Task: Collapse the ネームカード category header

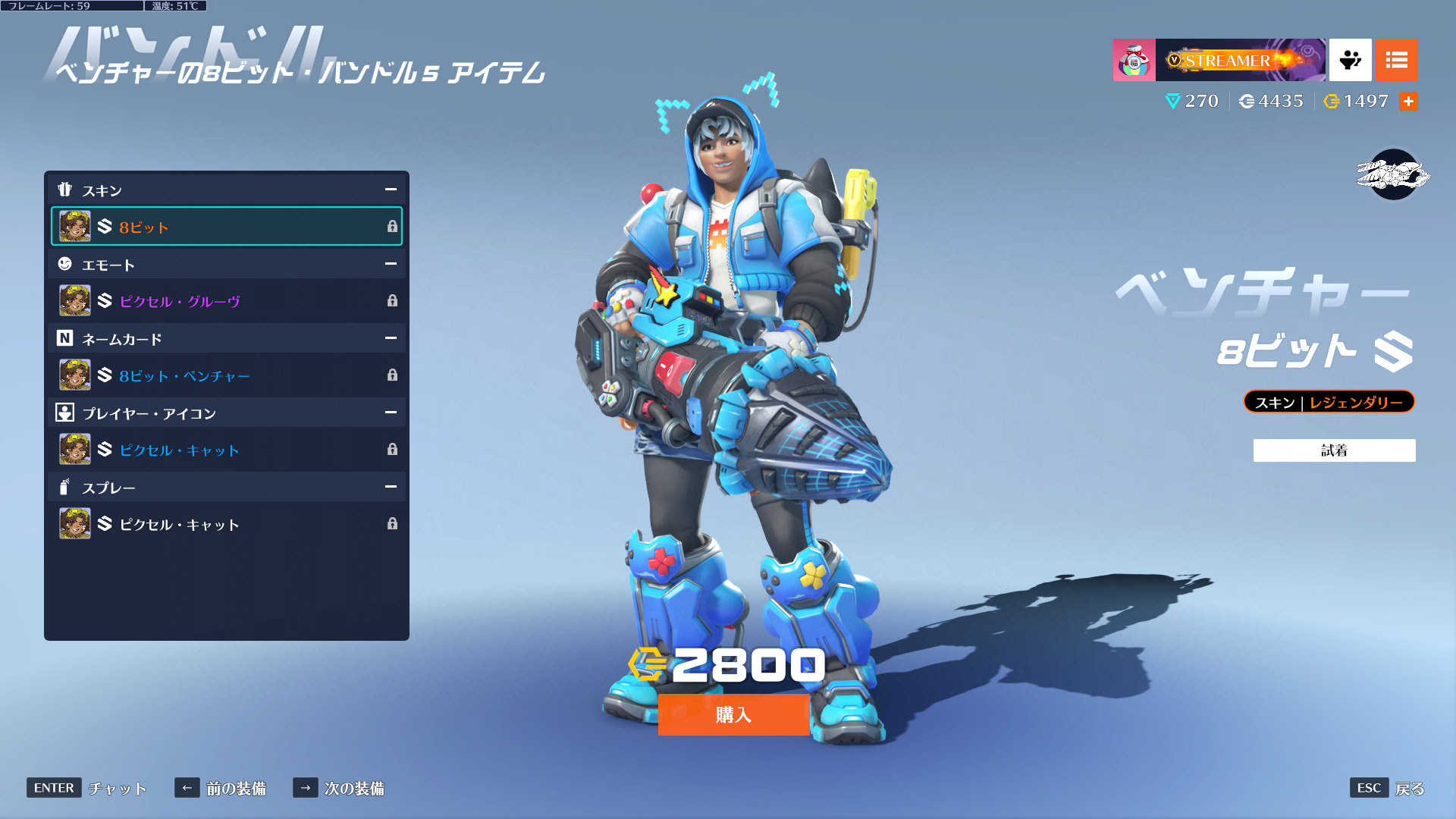Action: pos(391,338)
